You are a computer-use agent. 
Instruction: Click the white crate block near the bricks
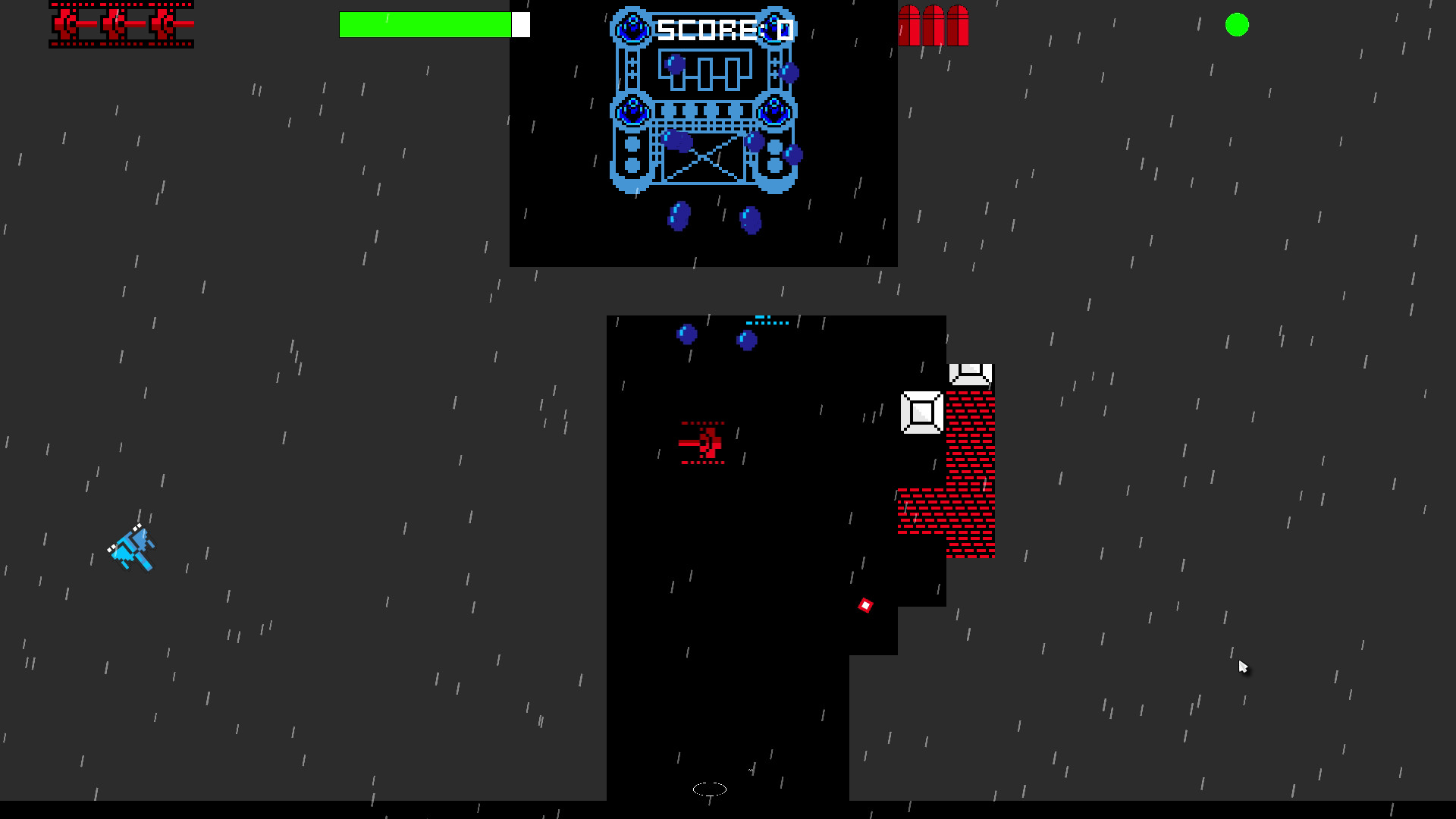click(x=922, y=413)
